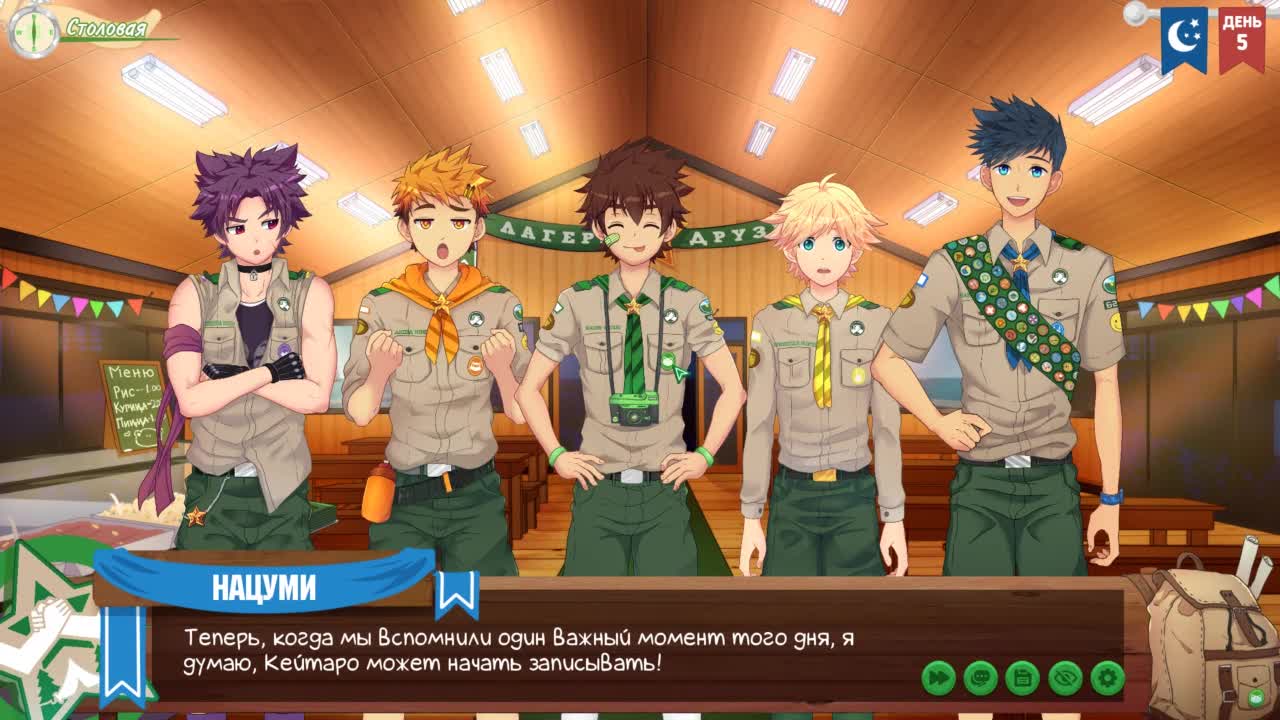Open the dialogue history log

pos(980,678)
